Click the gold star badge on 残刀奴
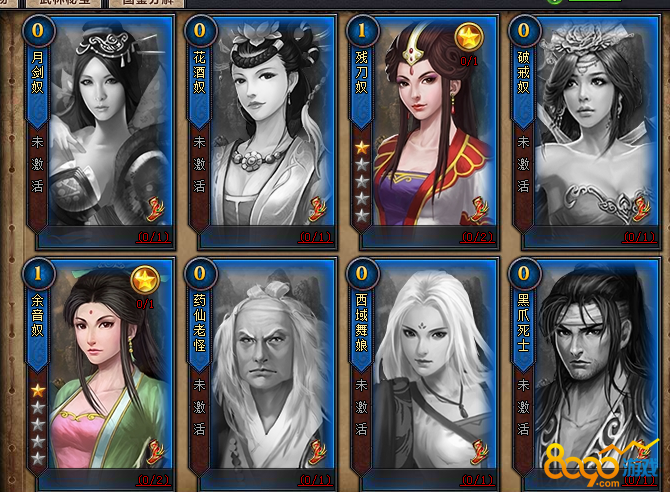Viewport: 670px width, 492px height. click(468, 39)
